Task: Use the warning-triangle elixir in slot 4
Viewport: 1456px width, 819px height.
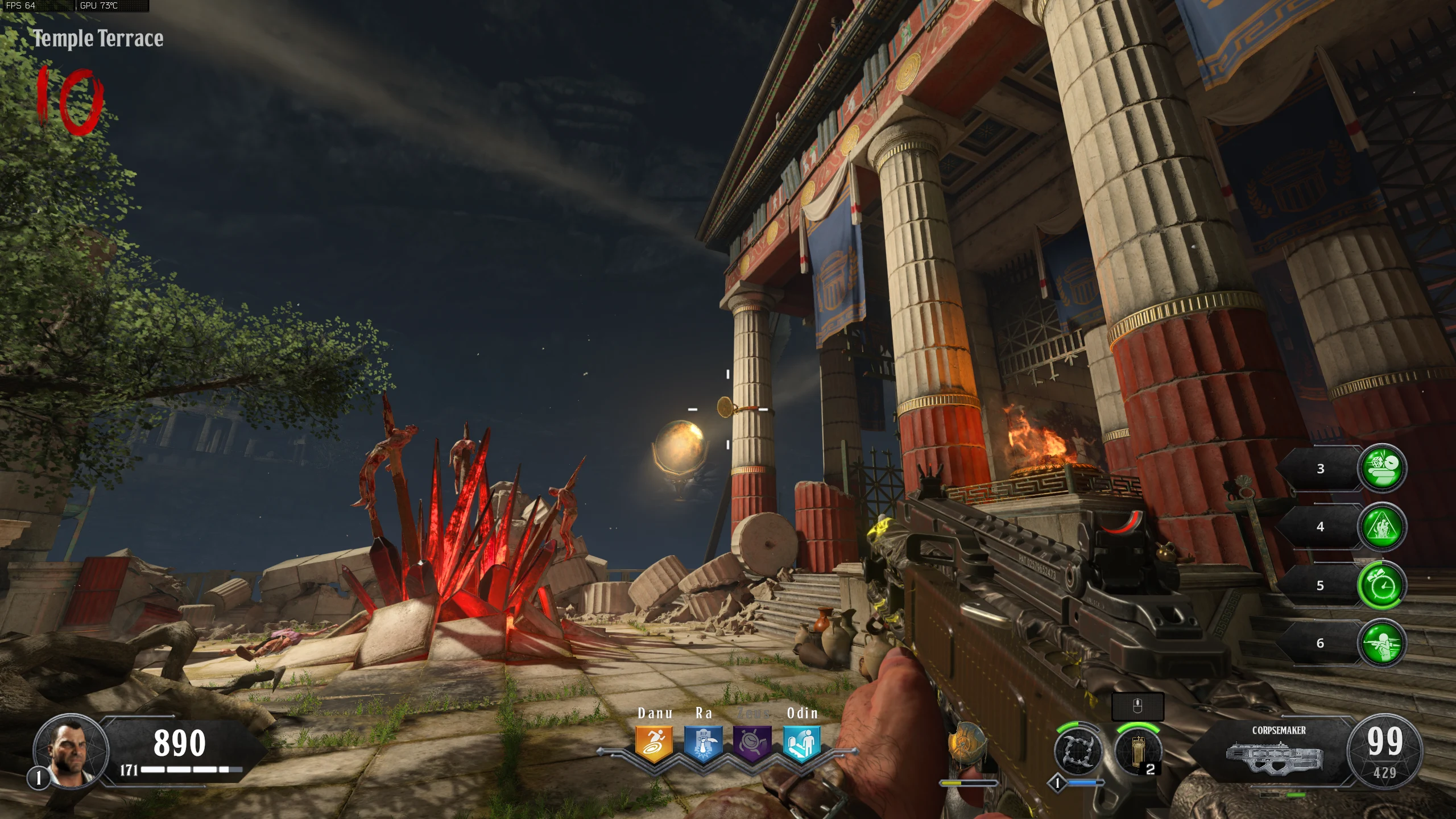Action: (x=1382, y=527)
